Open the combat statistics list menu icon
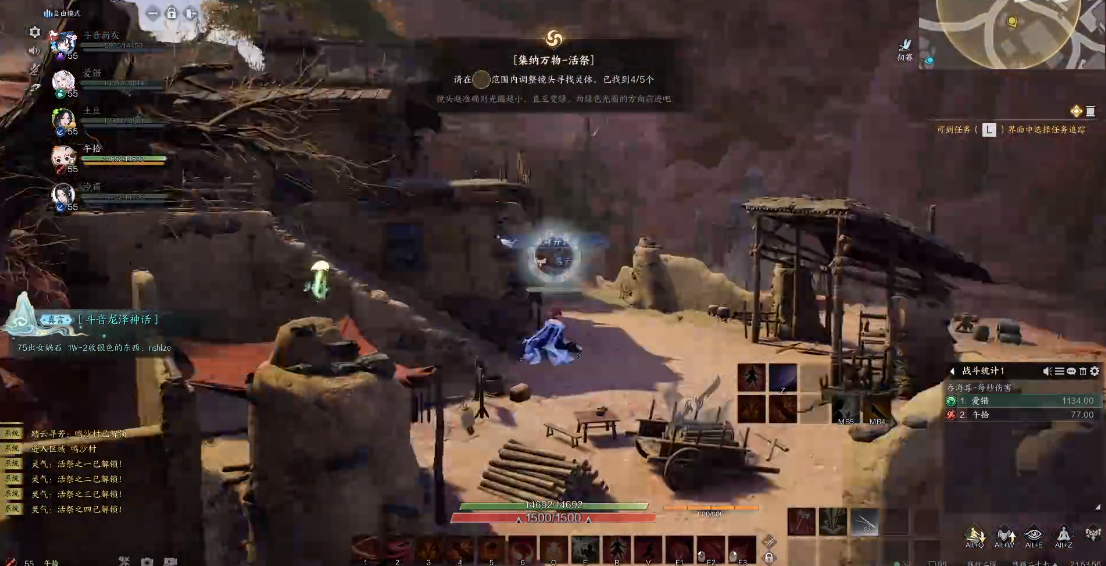 click(1059, 371)
